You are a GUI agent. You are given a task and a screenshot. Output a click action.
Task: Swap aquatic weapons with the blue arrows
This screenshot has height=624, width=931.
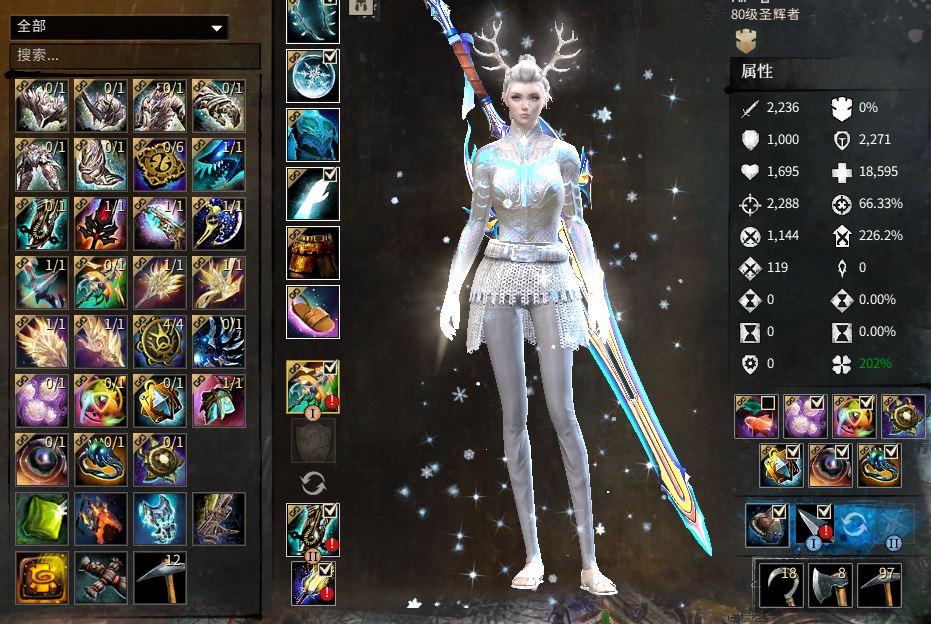click(852, 526)
